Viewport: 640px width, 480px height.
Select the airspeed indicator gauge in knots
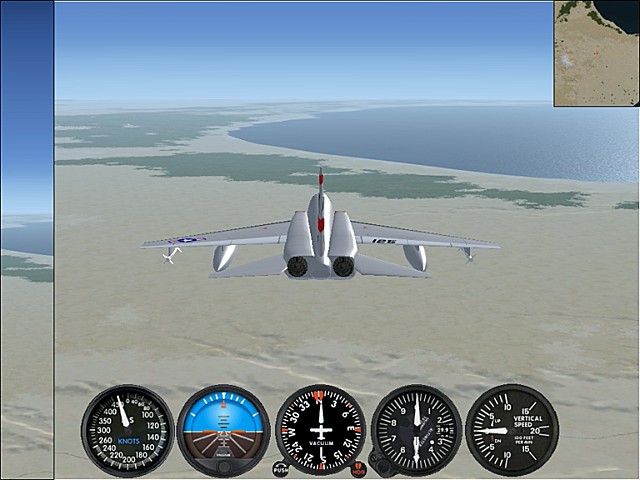tap(127, 430)
